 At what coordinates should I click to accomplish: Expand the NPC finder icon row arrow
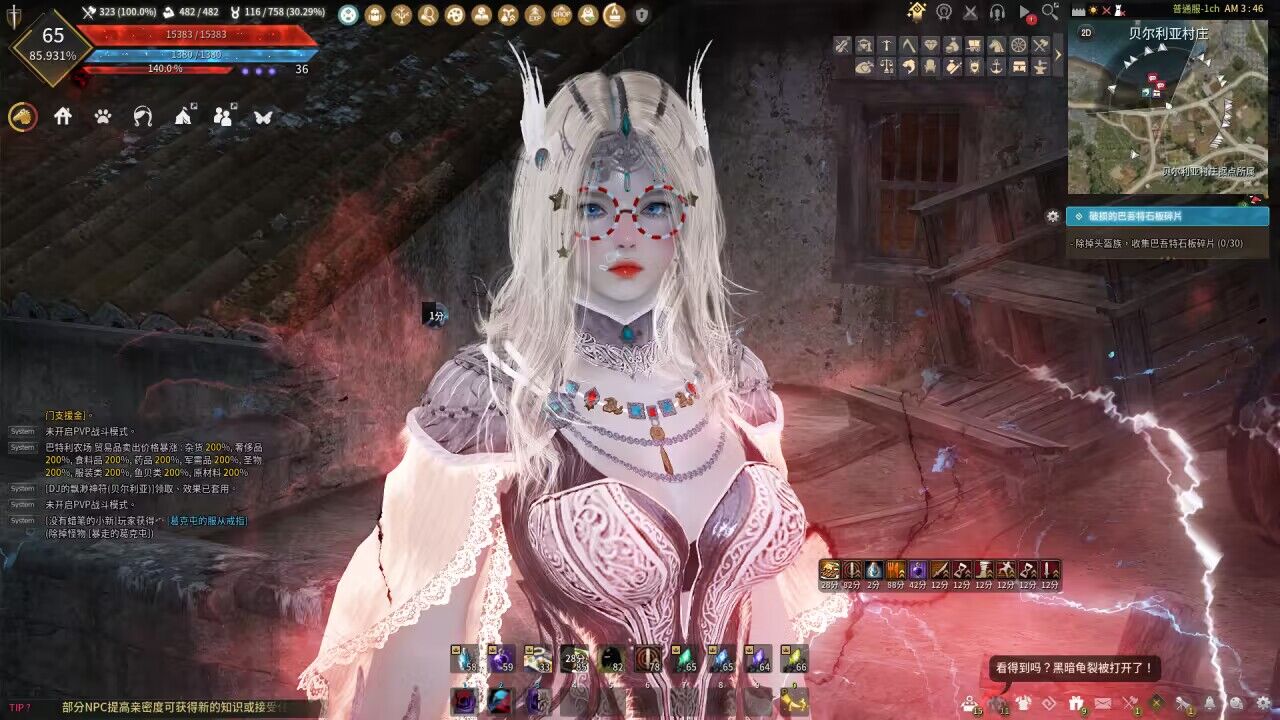tap(1059, 56)
